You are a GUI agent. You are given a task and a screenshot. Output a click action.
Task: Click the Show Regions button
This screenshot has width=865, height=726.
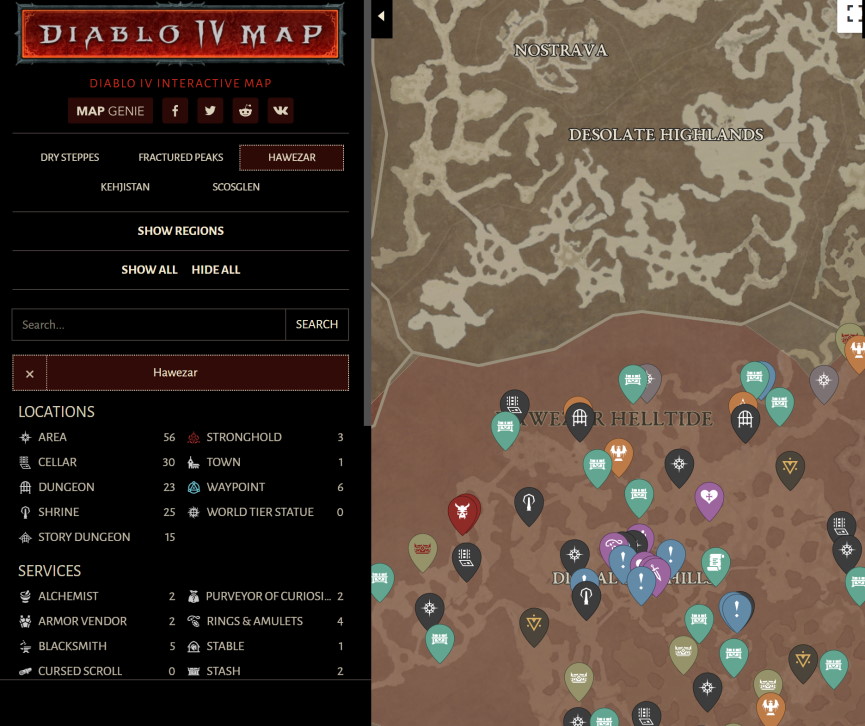click(181, 231)
